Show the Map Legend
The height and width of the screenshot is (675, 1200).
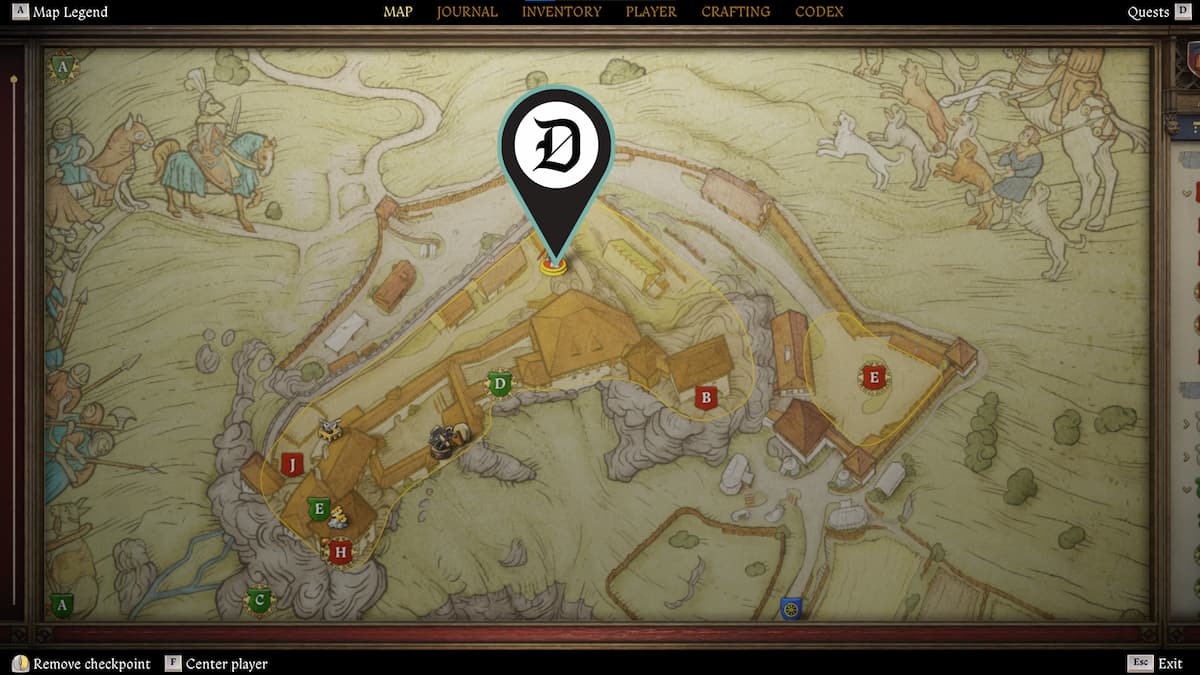(60, 12)
